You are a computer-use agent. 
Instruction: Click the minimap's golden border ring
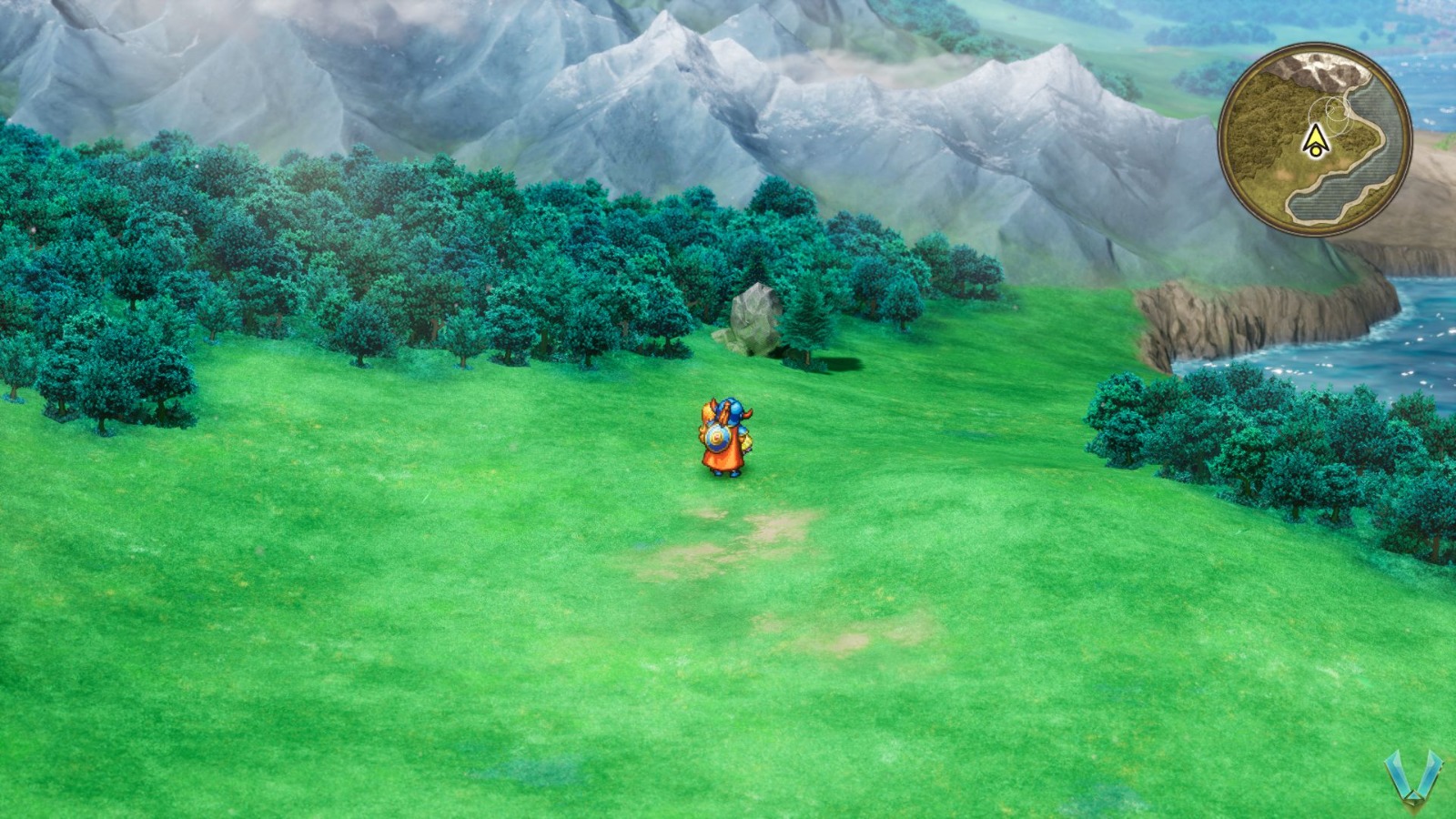click(x=1313, y=49)
